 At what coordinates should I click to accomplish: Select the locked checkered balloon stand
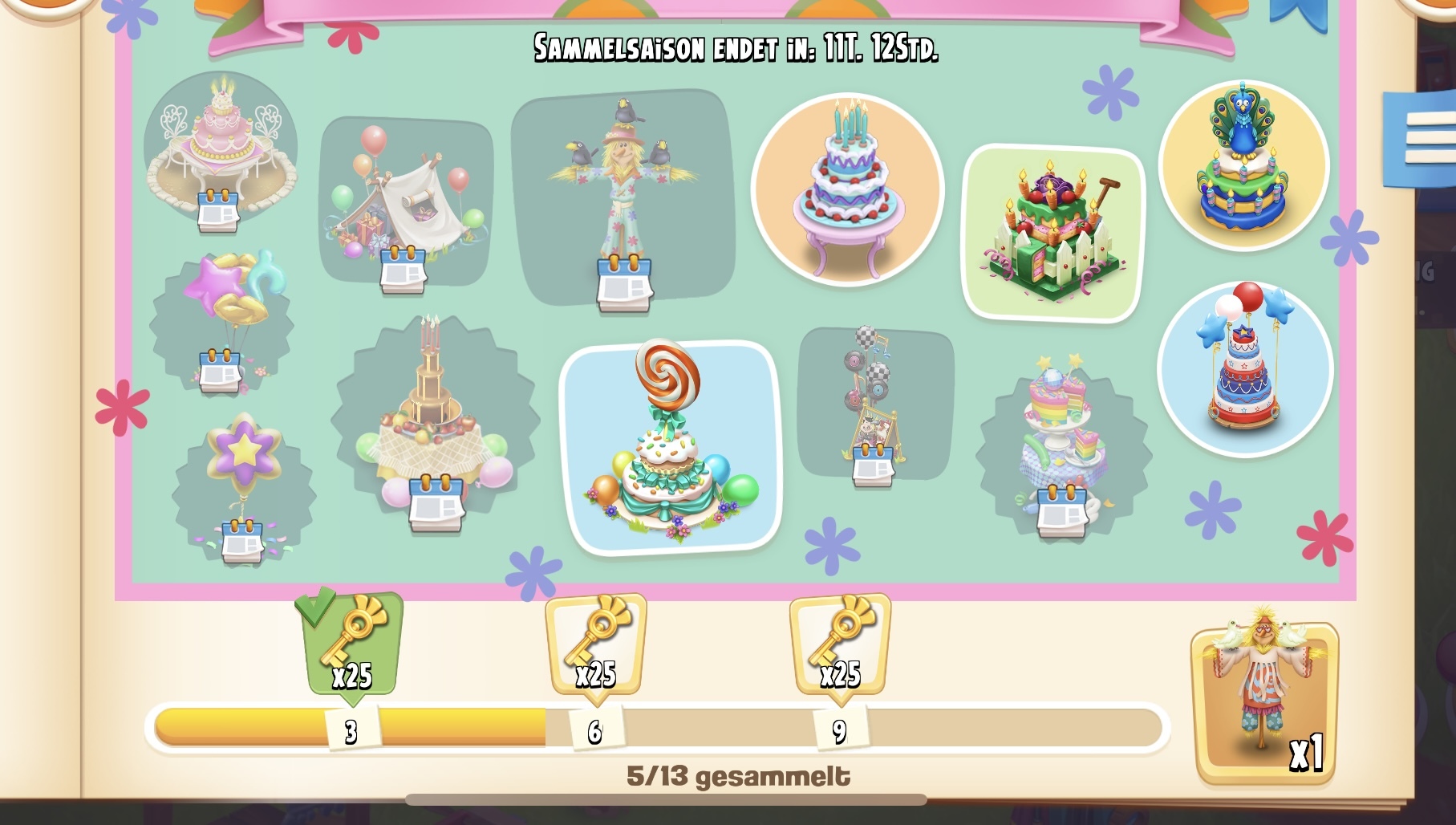click(x=874, y=401)
